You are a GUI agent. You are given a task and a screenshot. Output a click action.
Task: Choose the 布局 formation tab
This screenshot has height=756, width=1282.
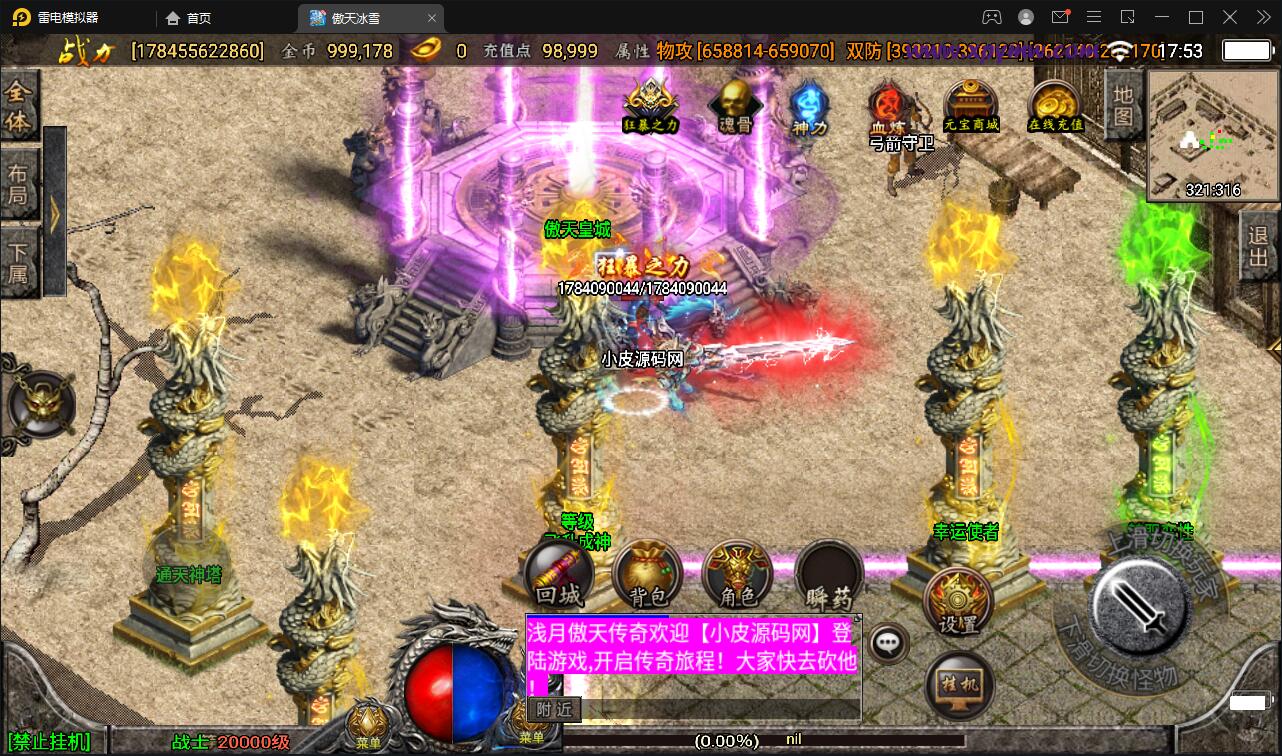click(18, 184)
